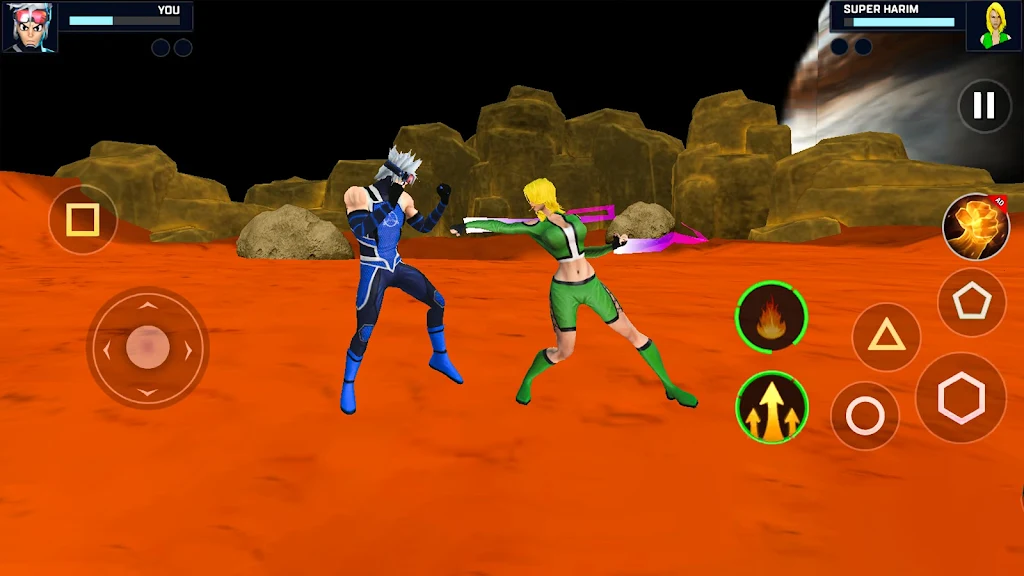This screenshot has width=1024, height=576.
Task: Tap the virtual joystick center
Action: [x=148, y=347]
